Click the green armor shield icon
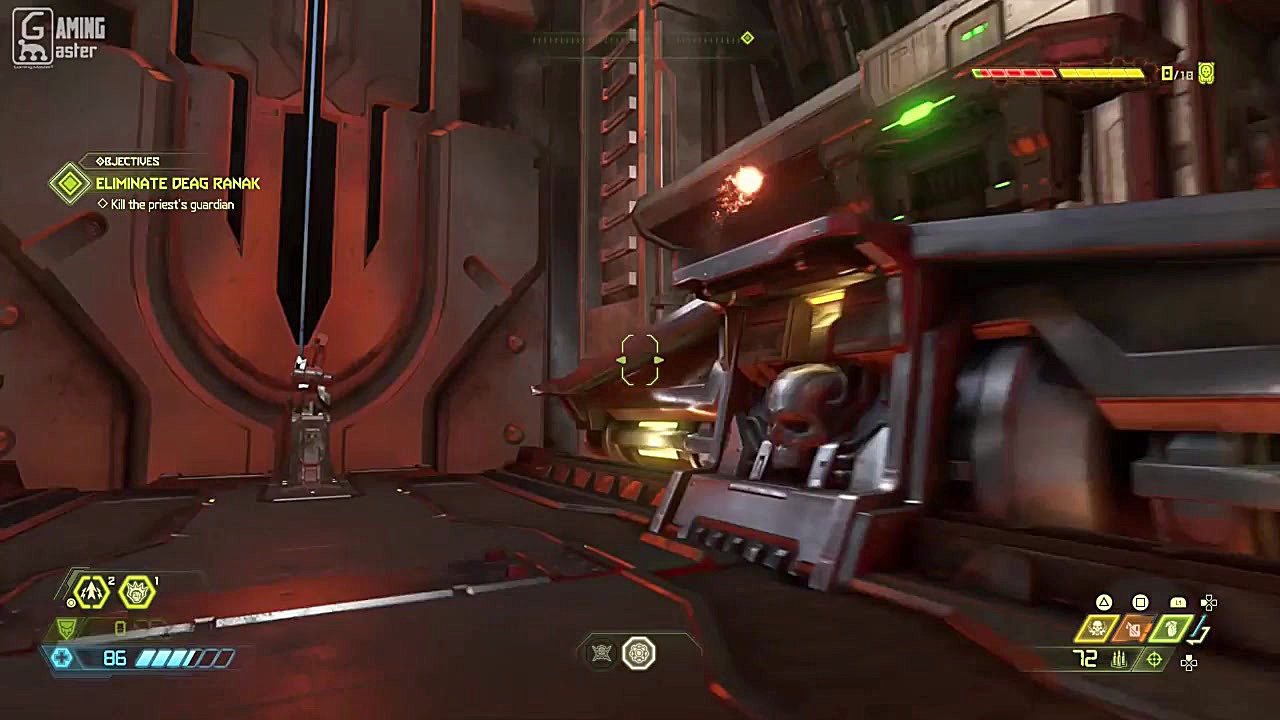 [67, 628]
